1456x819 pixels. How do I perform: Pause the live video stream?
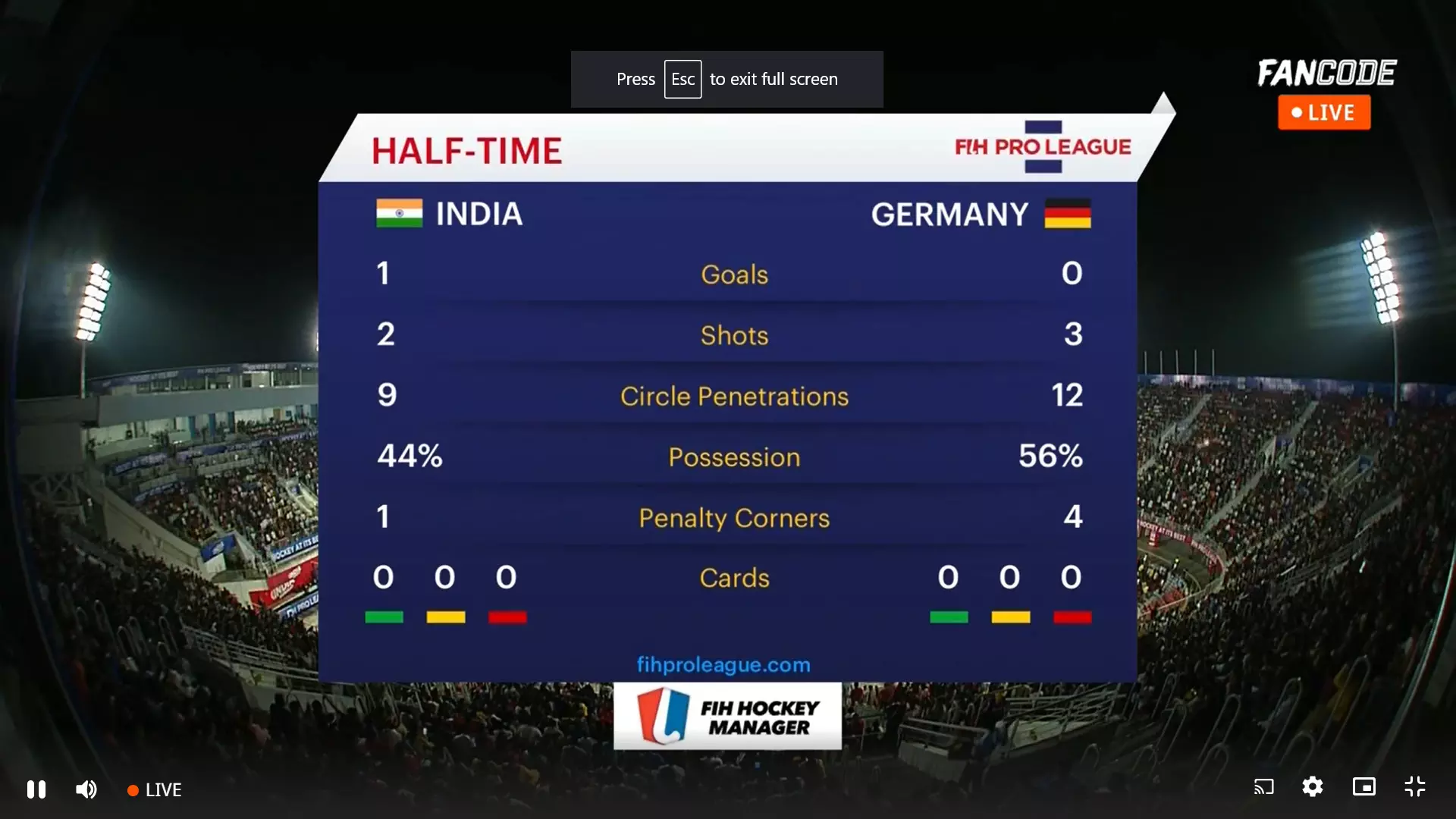[36, 789]
